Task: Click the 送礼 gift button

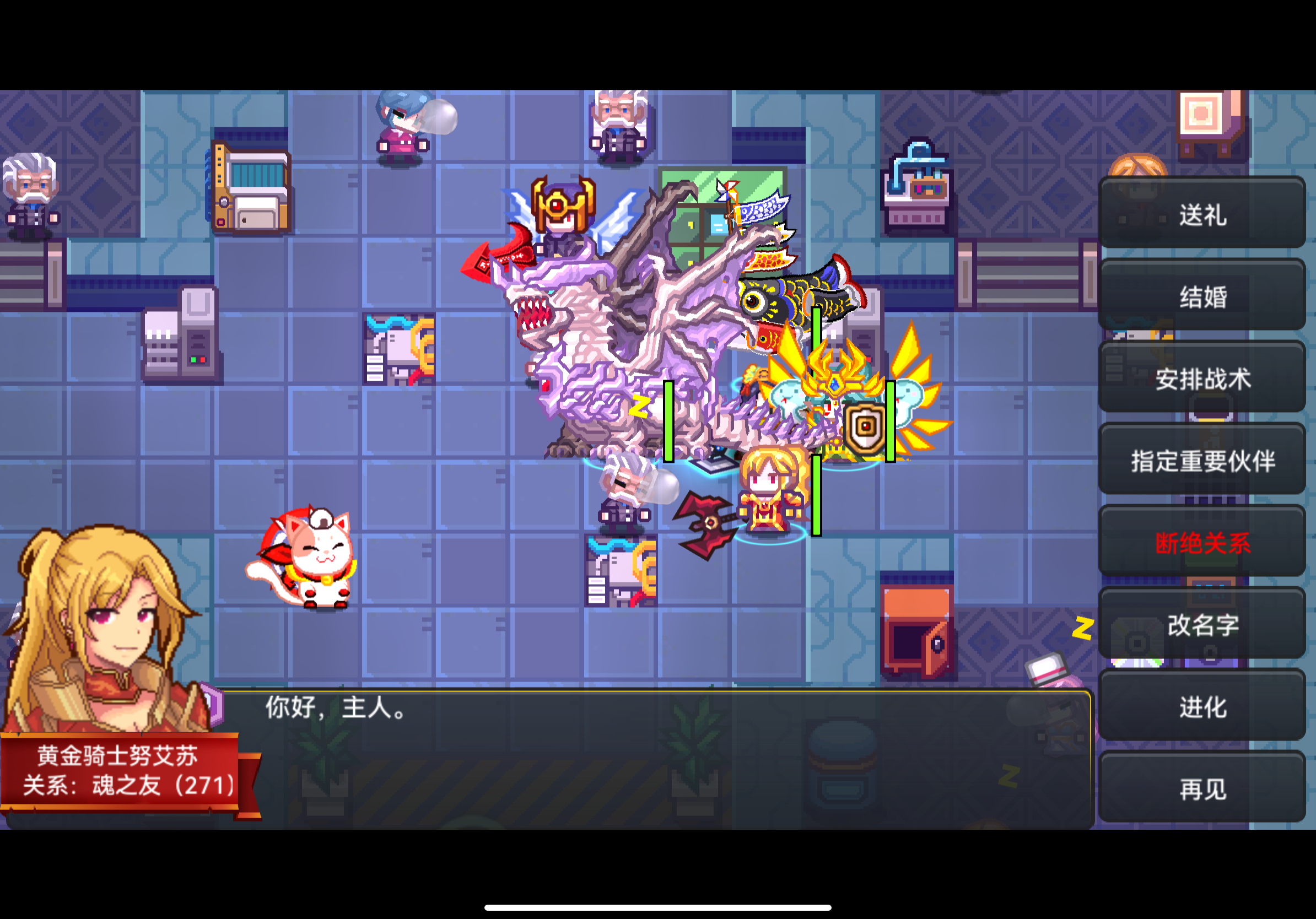Action: click(x=1202, y=214)
